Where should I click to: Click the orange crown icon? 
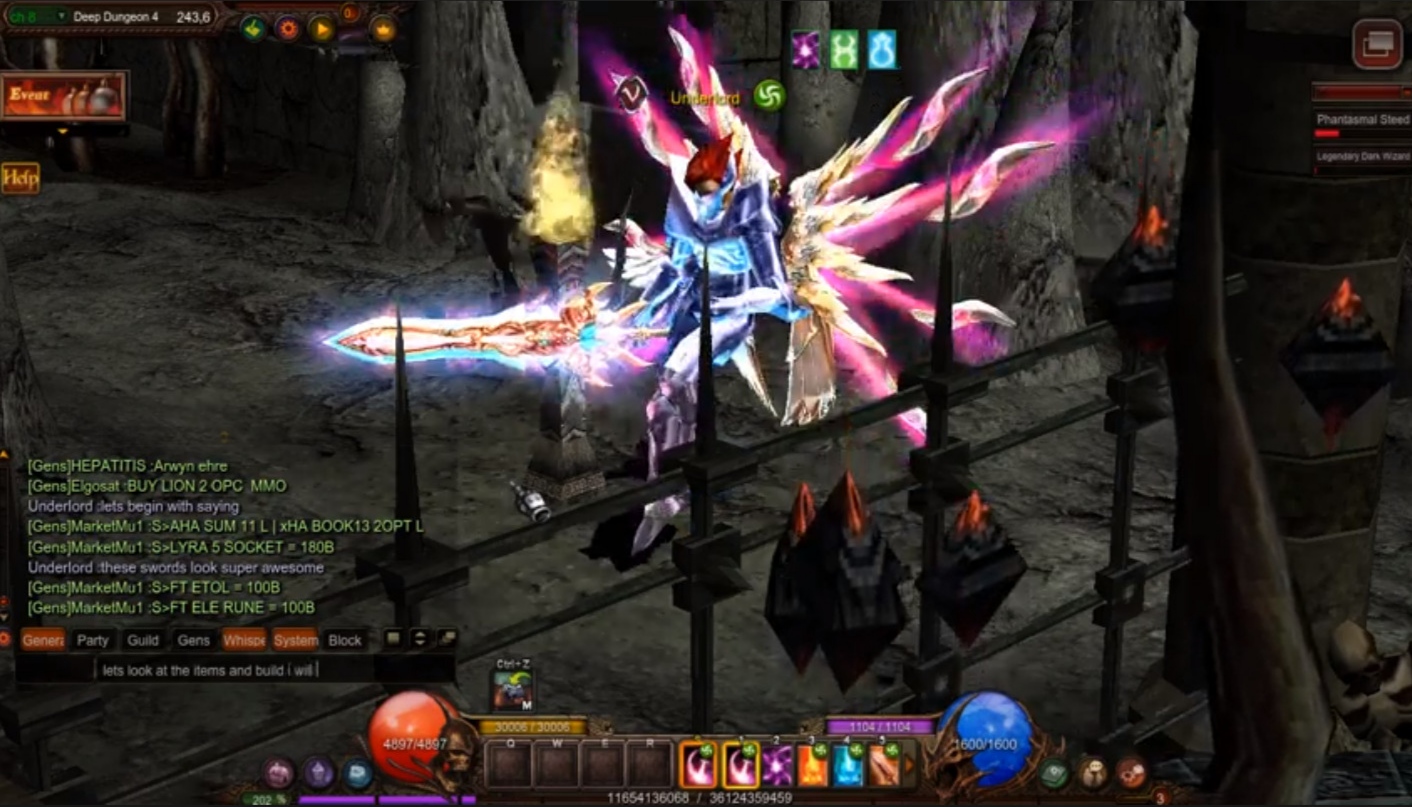tap(383, 28)
